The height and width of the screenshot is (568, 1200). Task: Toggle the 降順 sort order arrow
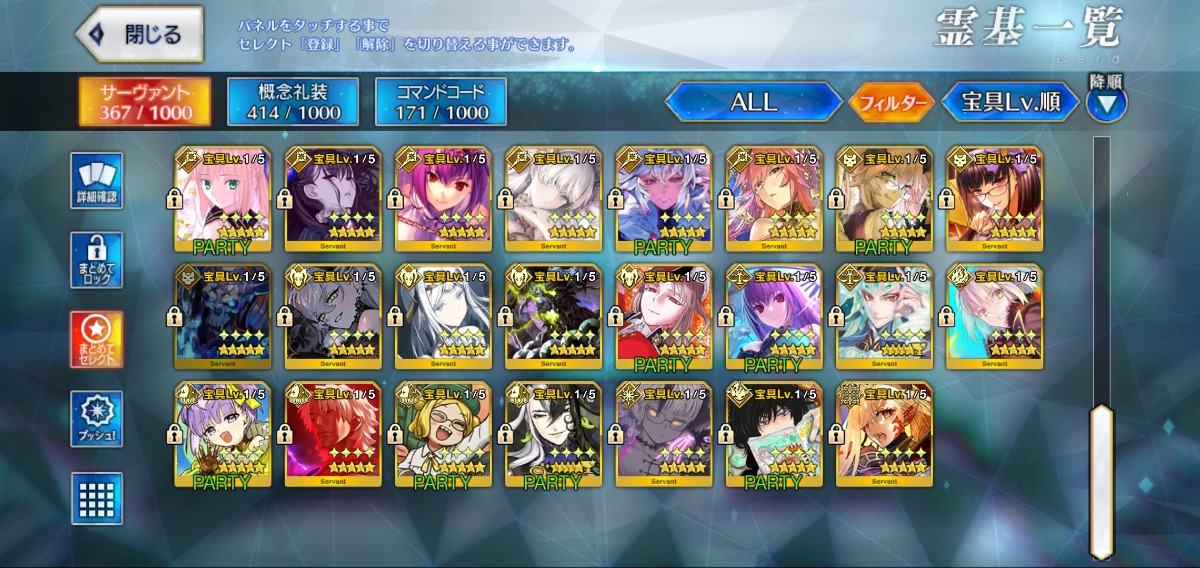point(1106,101)
